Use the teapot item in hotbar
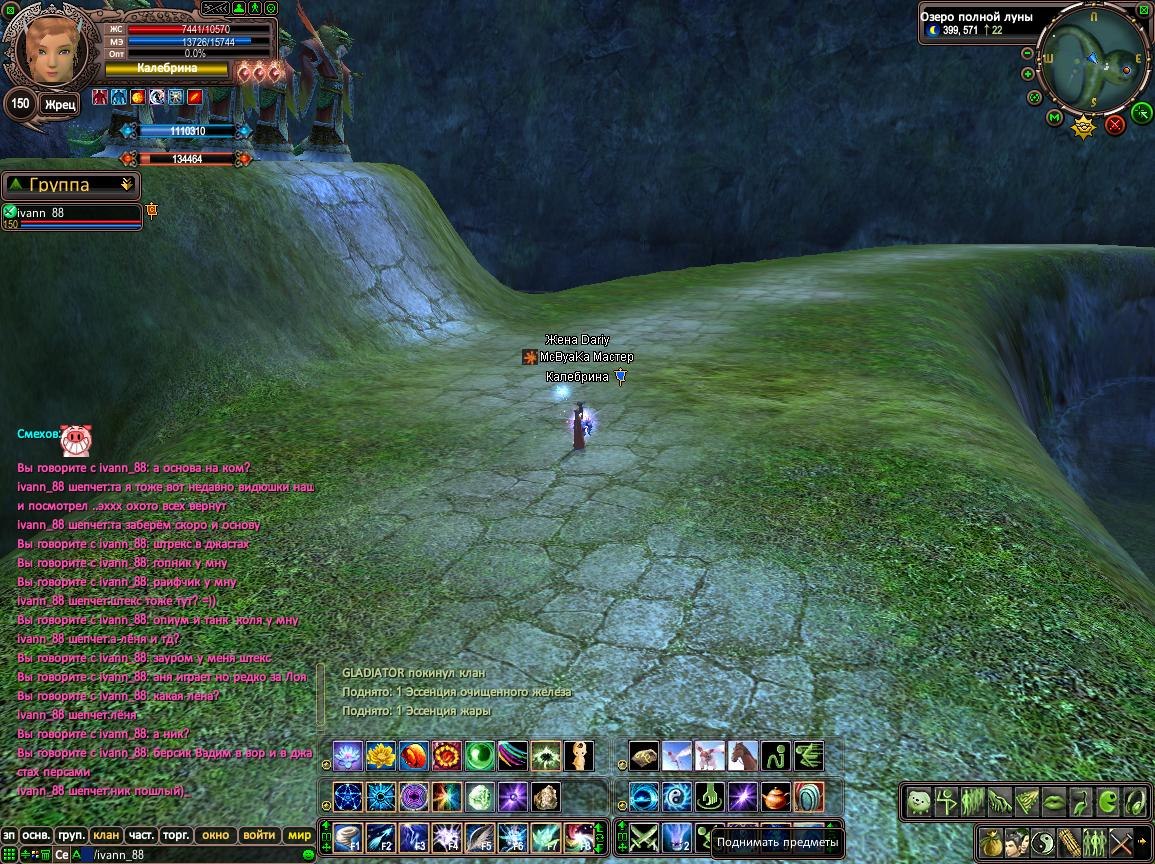1155x864 pixels. pyautogui.click(x=775, y=797)
